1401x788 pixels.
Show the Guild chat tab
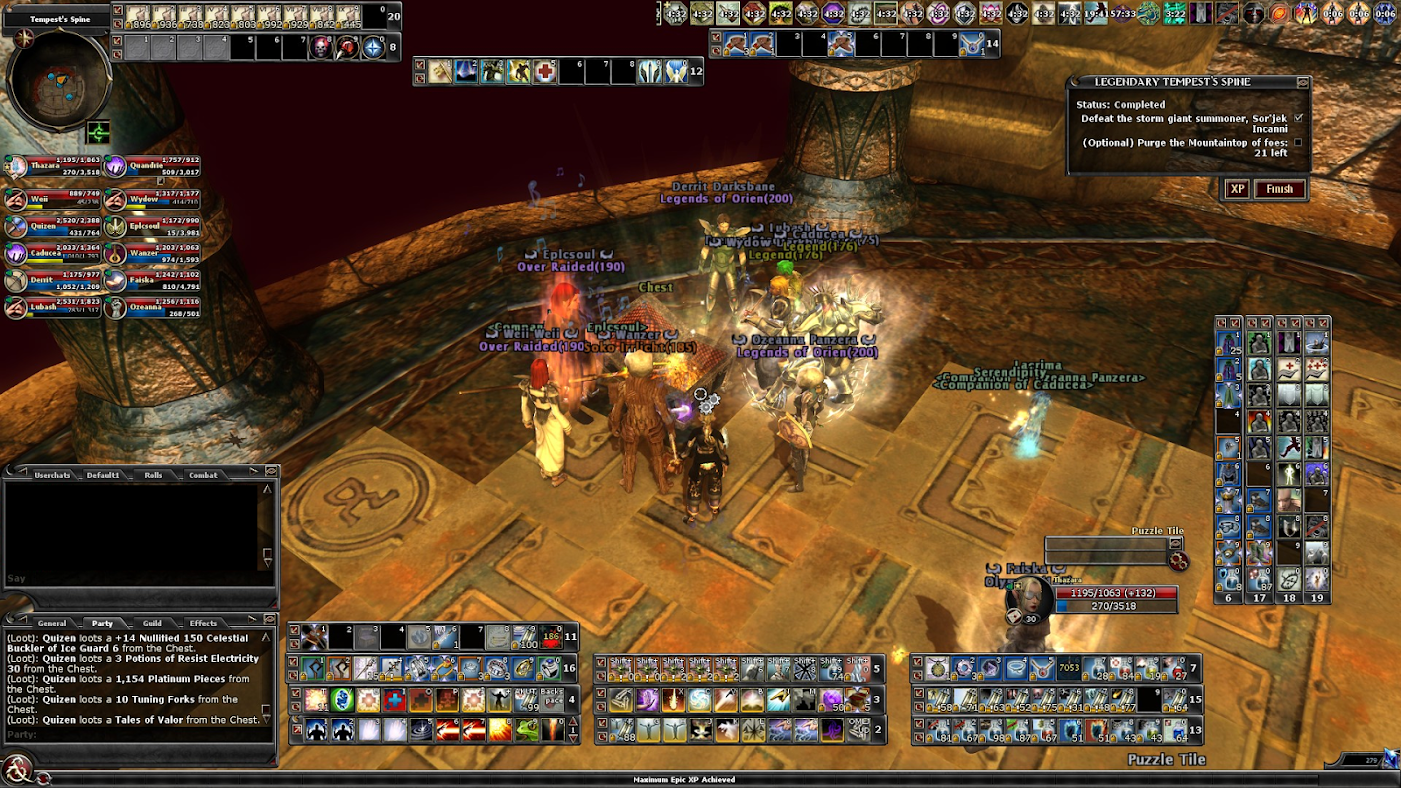[152, 623]
